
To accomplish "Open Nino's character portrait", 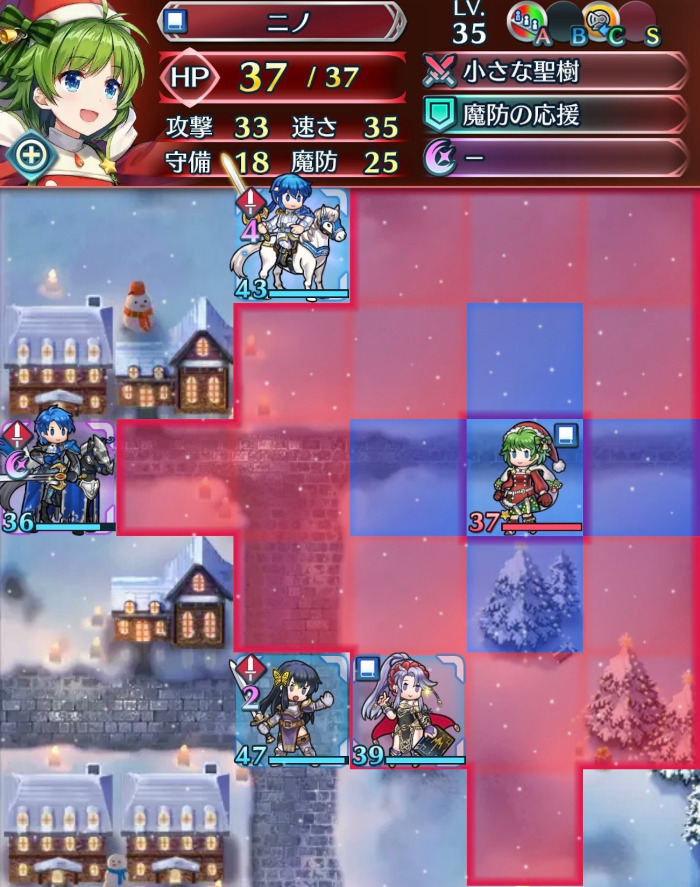I will (x=75, y=75).
